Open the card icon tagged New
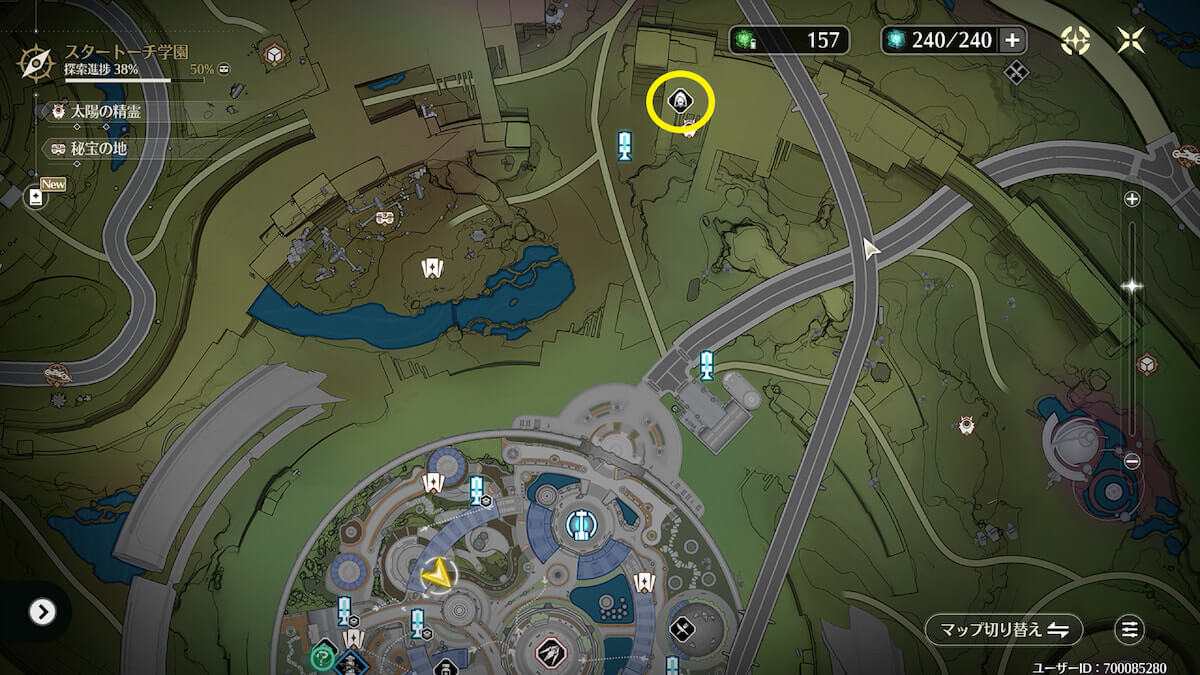This screenshot has width=1200, height=675. 37,197
